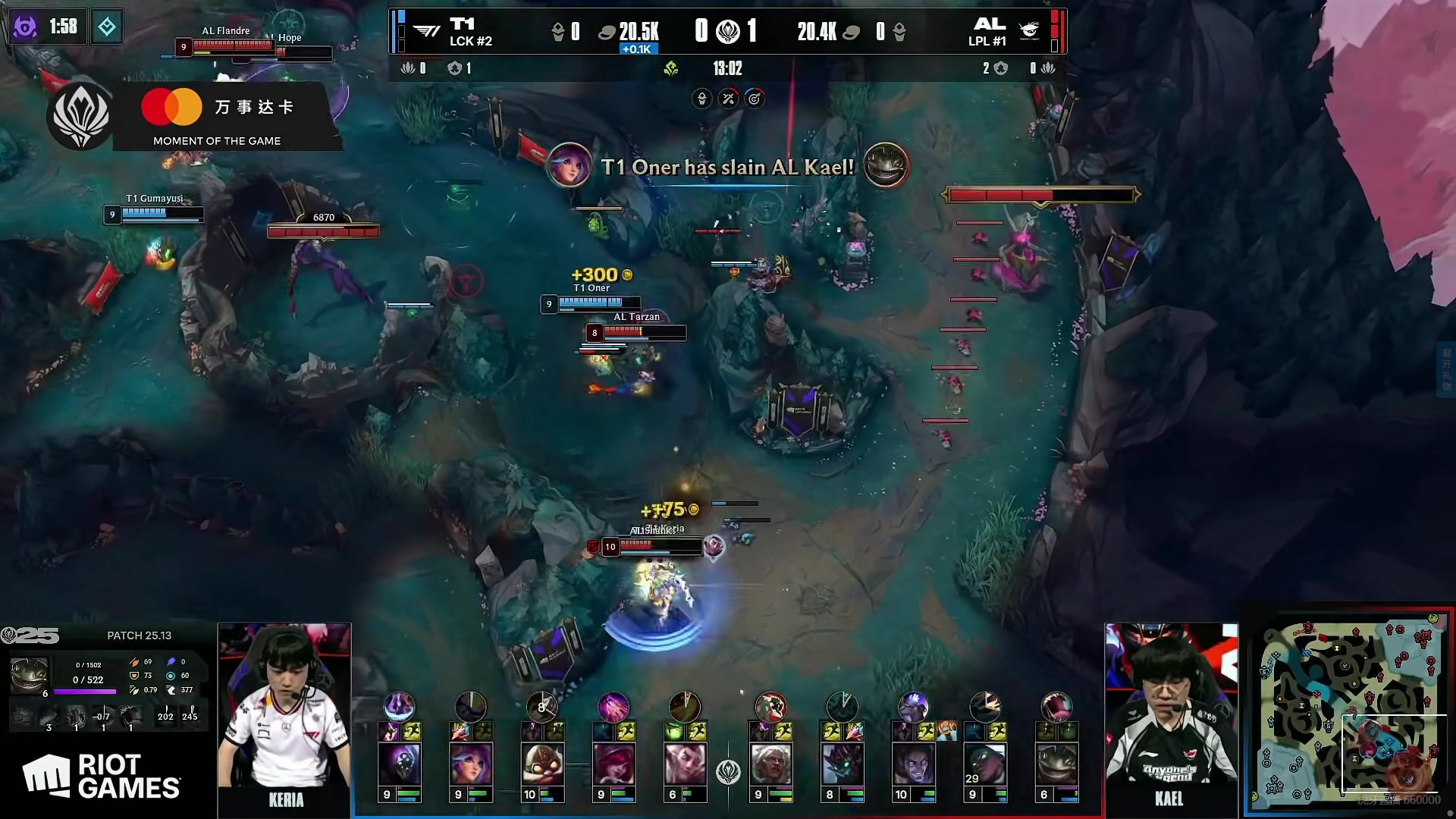Click the teal diamond objective icon
Image resolution: width=1456 pixels, height=819 pixels.
coord(107,27)
